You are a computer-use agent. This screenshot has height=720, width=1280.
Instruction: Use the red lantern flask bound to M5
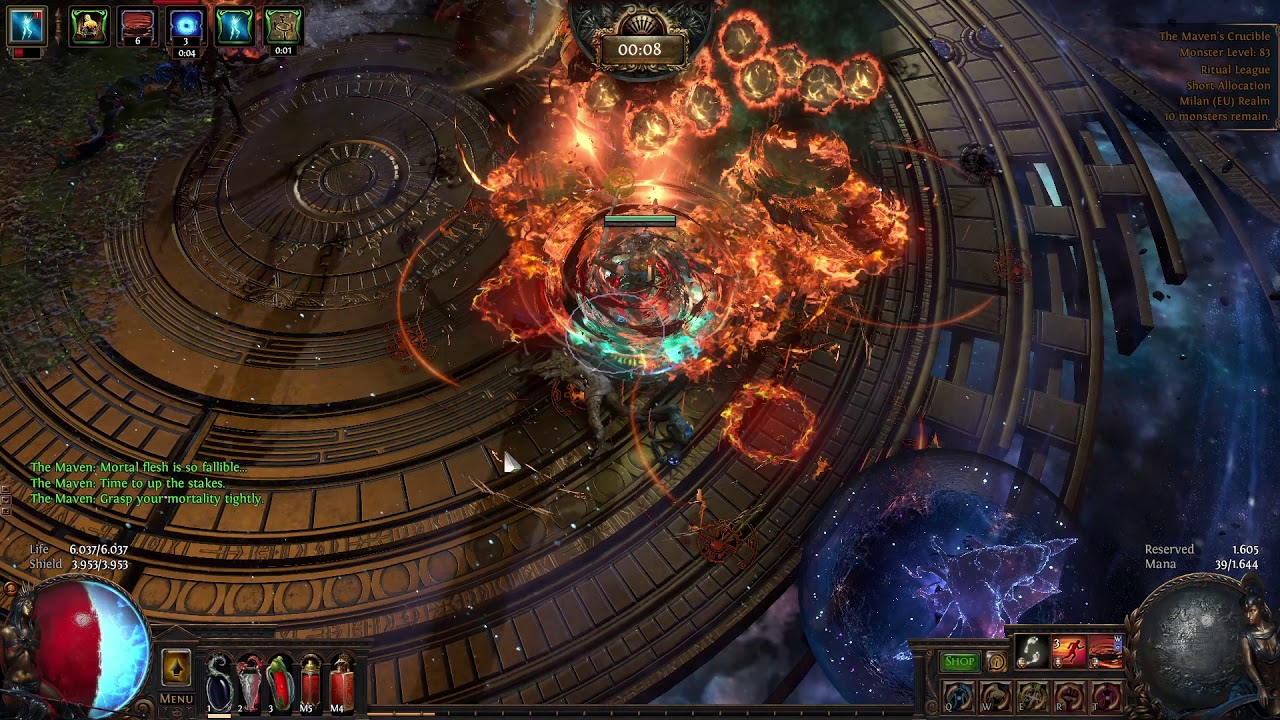[310, 682]
